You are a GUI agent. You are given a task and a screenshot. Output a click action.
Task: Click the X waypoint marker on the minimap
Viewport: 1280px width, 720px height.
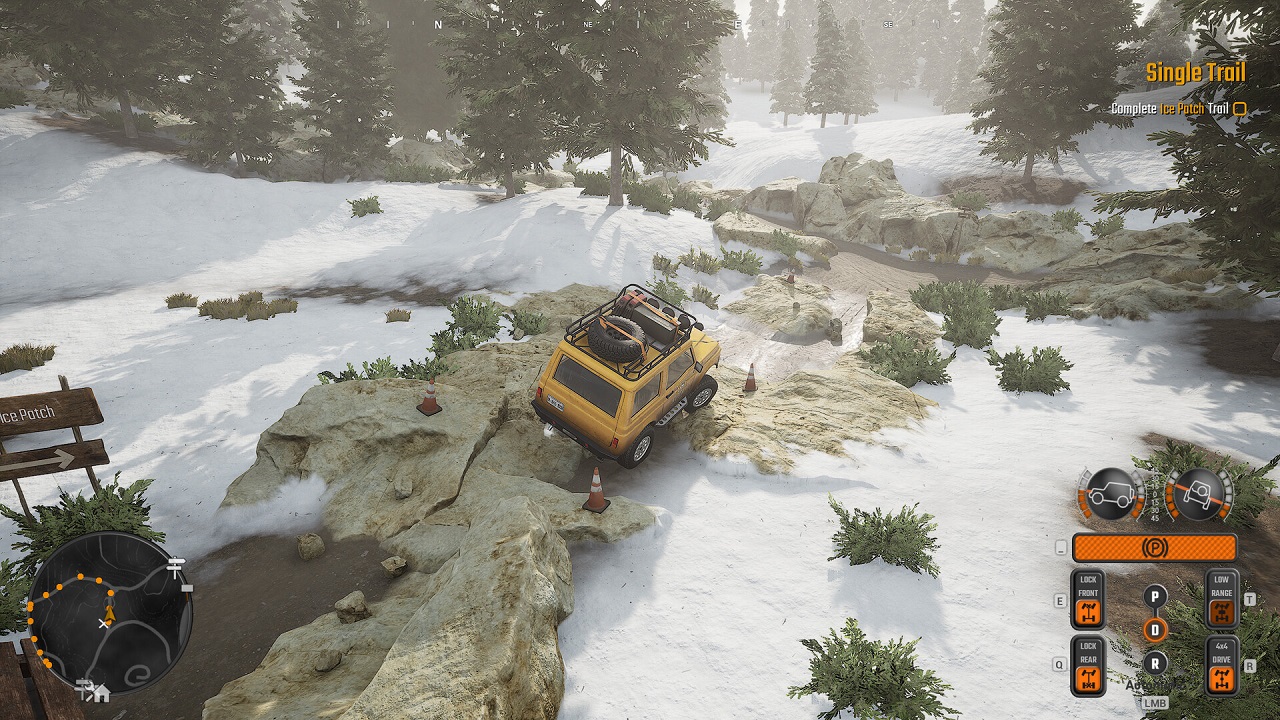coord(103,623)
